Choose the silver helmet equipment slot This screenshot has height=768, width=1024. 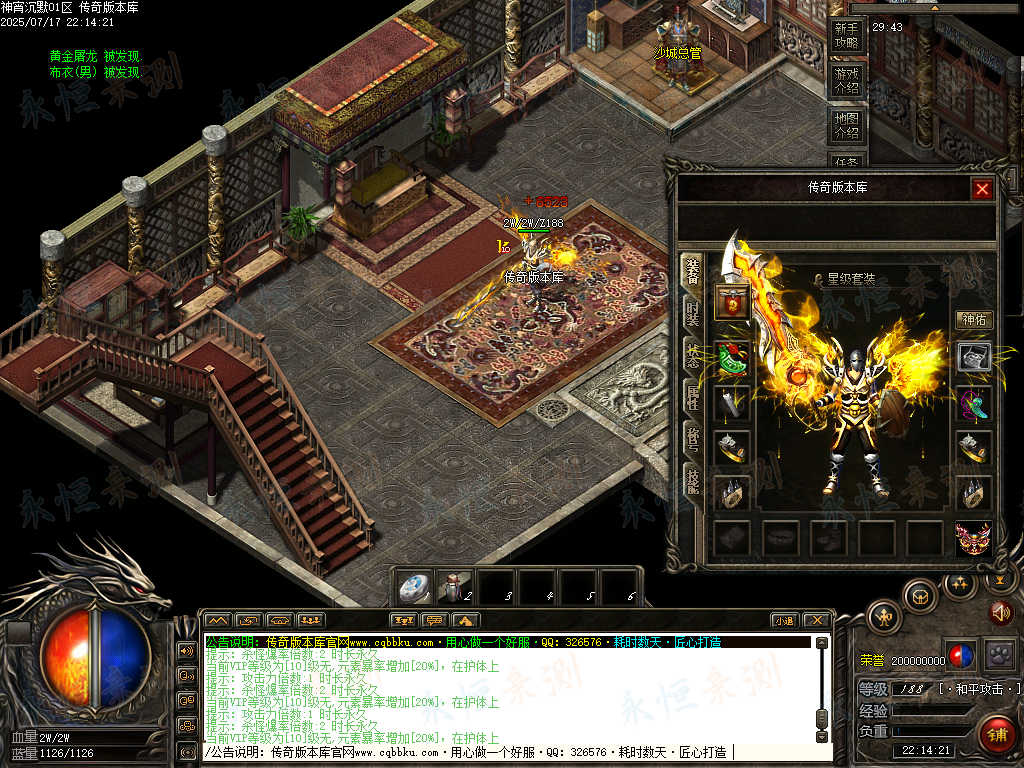(974, 357)
